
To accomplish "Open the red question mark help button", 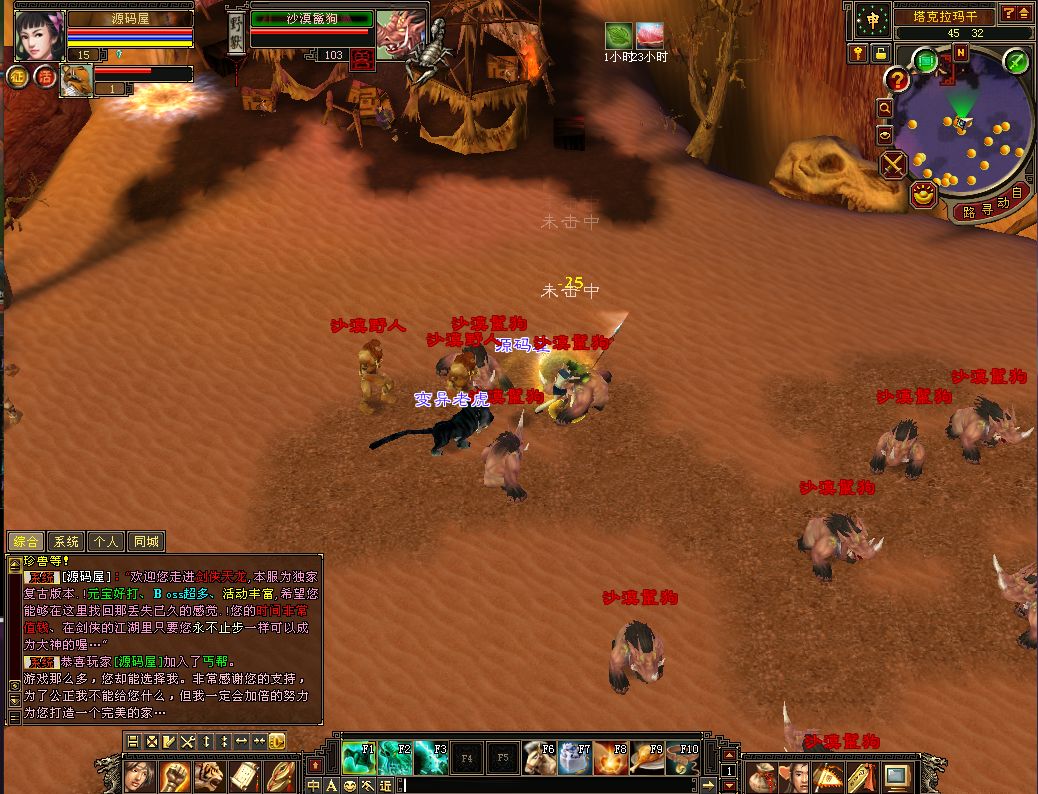I will point(897,79).
